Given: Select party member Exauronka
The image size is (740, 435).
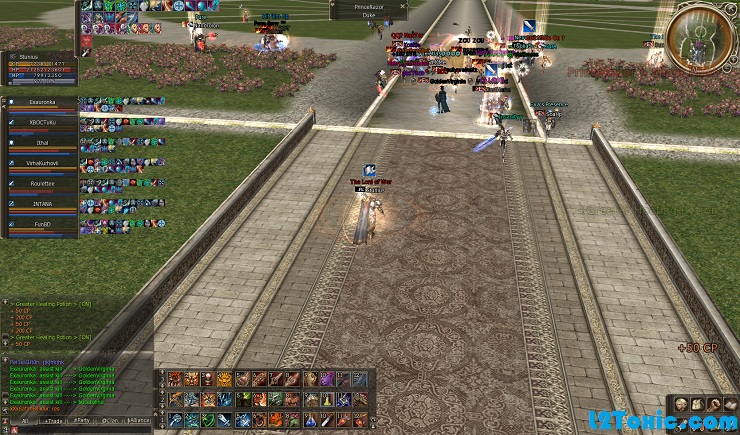Looking at the screenshot, I should coord(42,102).
